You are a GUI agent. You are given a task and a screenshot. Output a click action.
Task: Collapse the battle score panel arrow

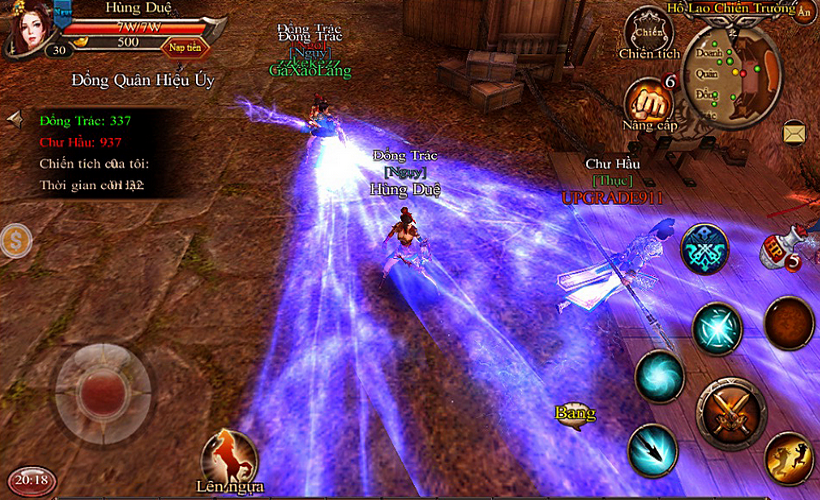click(x=14, y=119)
